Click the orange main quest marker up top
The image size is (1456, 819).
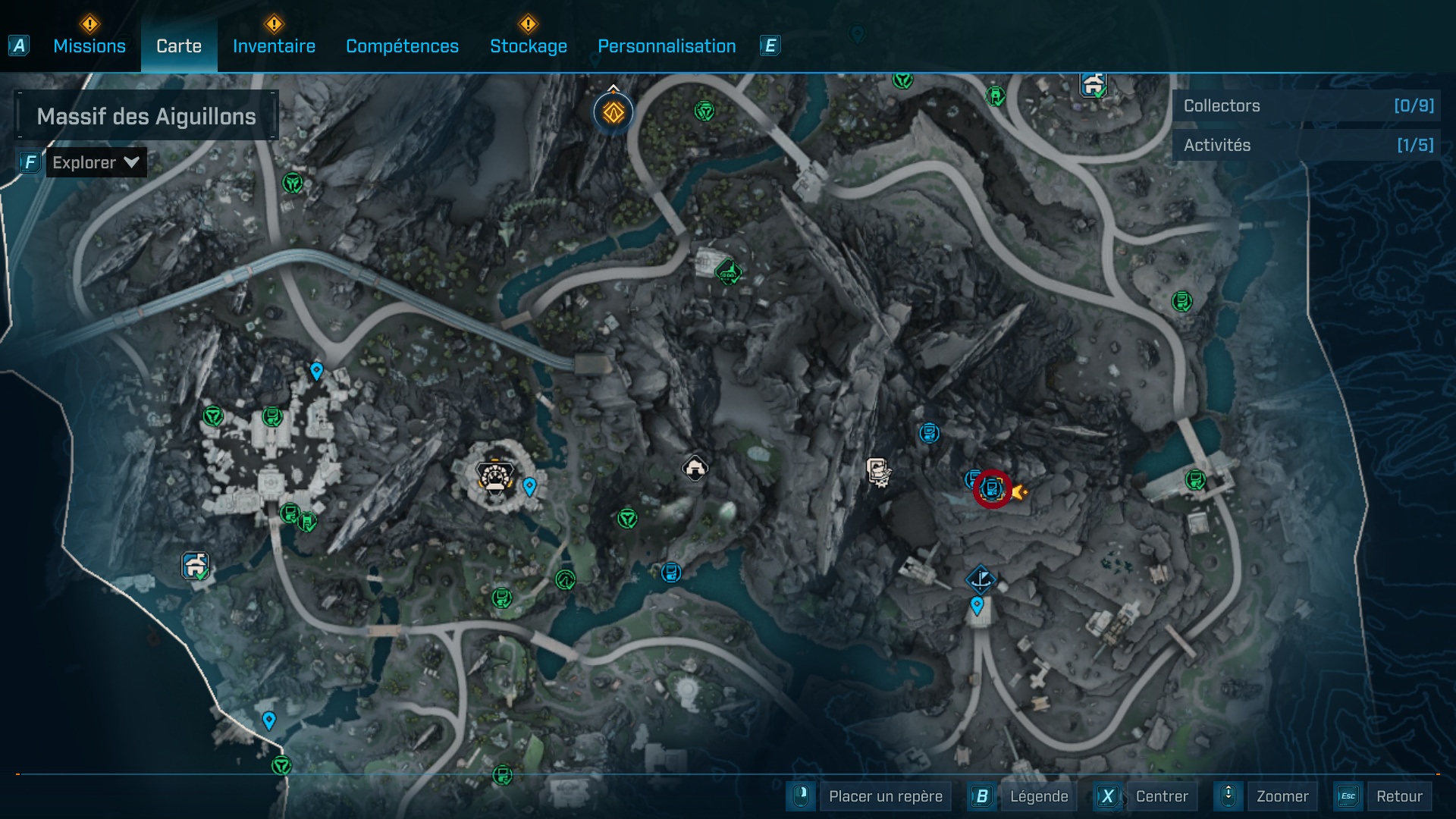611,112
